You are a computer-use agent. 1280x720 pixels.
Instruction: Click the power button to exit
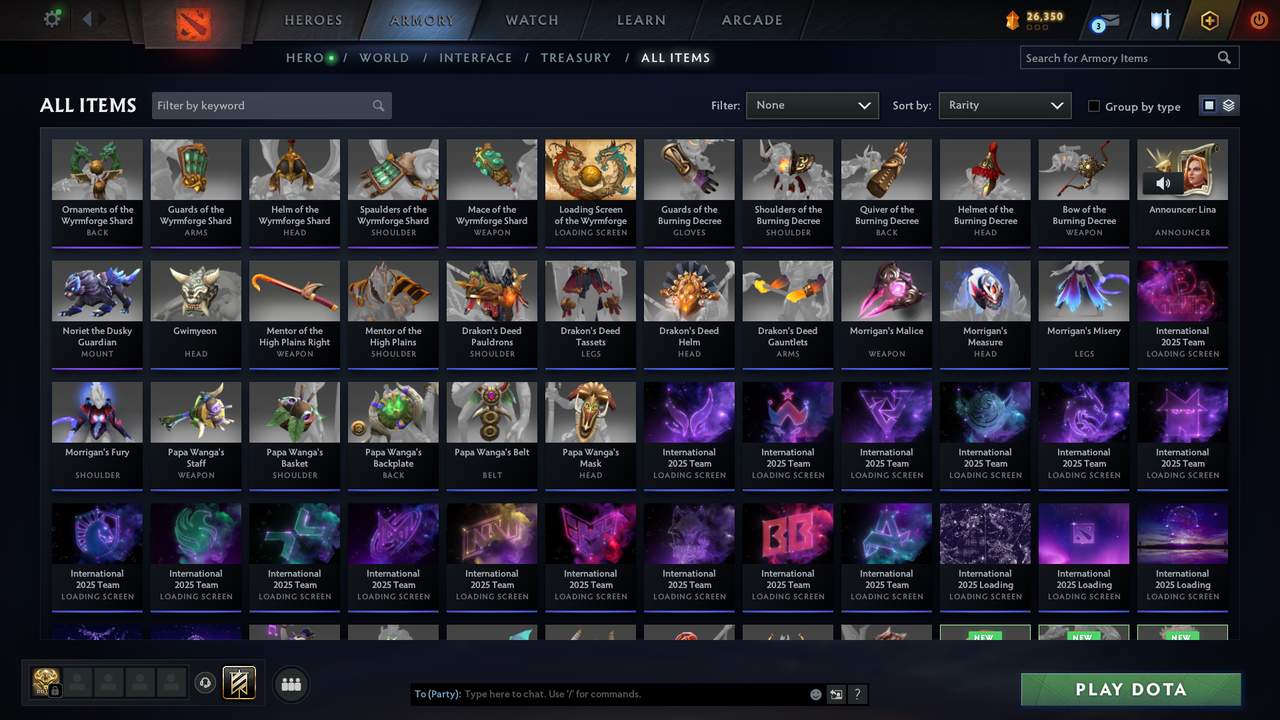tap(1258, 20)
